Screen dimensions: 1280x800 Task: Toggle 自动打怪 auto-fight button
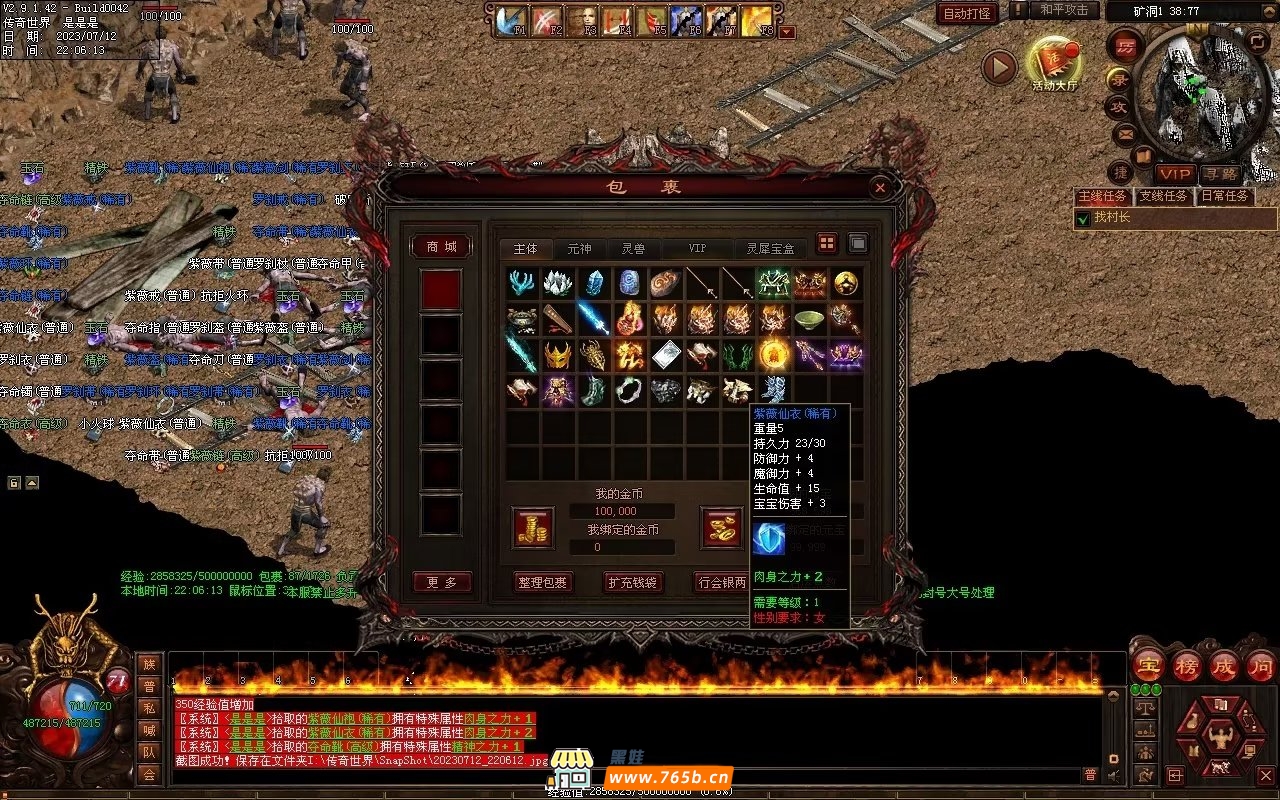coord(967,13)
